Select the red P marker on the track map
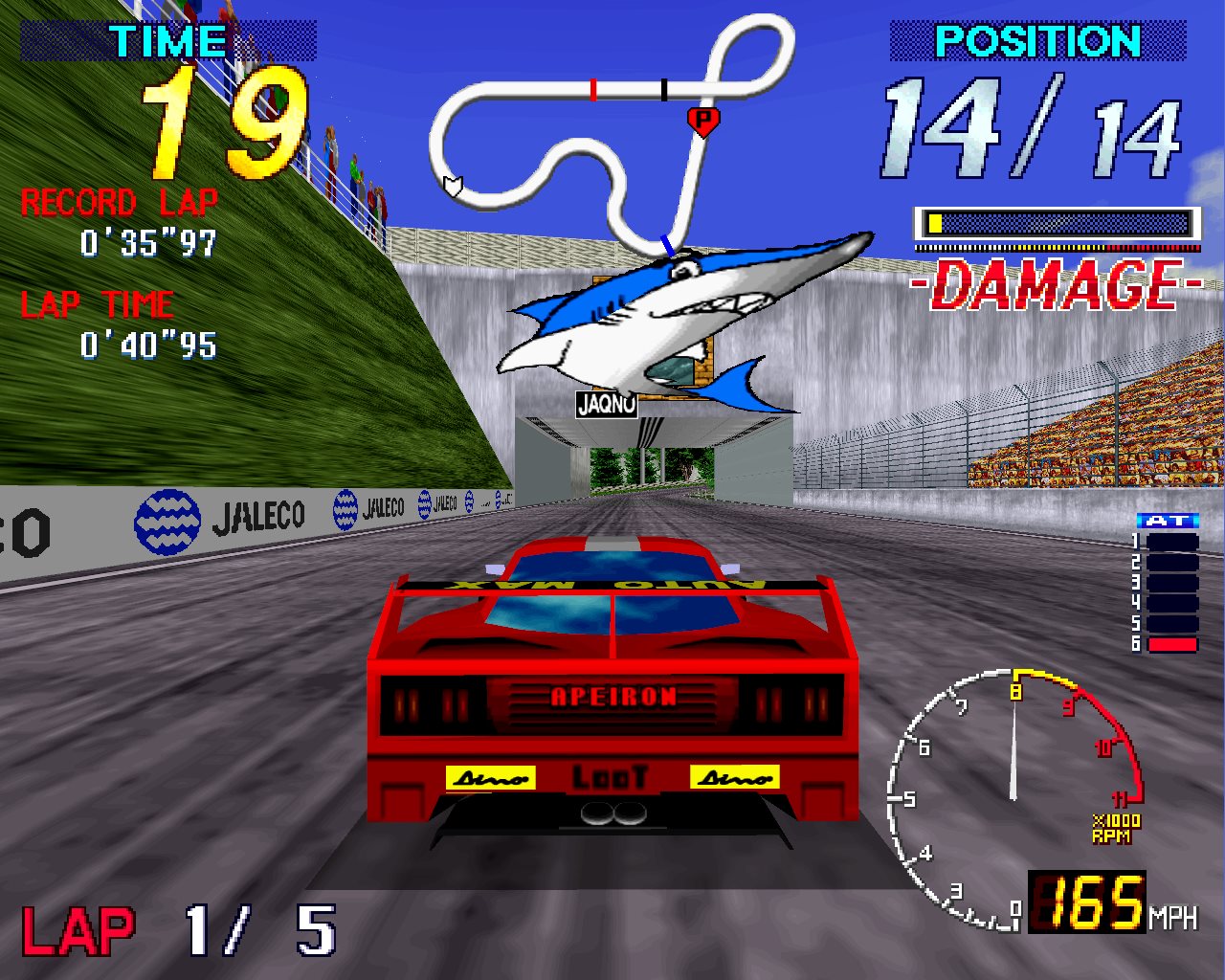The width and height of the screenshot is (1225, 980). click(703, 121)
